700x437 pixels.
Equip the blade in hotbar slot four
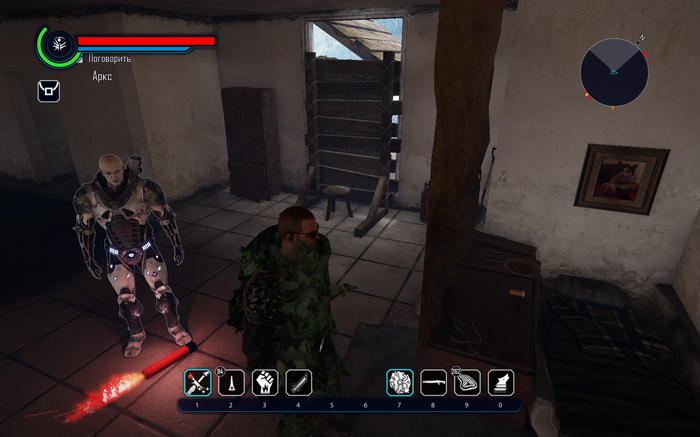coord(299,382)
